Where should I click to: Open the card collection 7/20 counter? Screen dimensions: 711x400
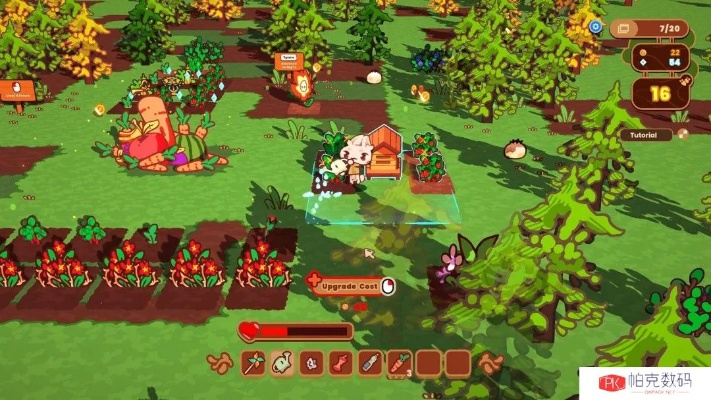click(x=649, y=27)
